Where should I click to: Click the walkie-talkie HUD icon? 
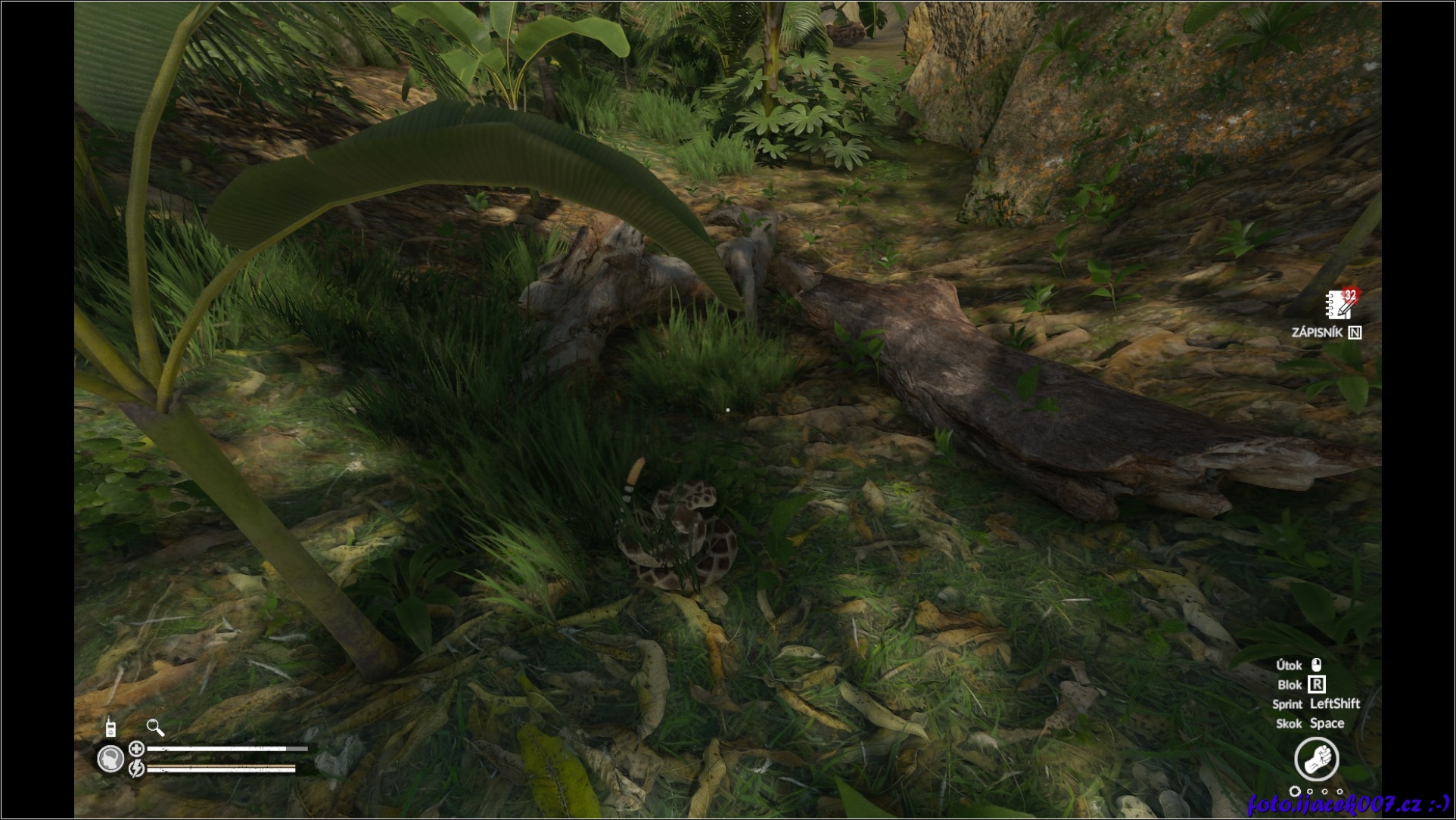[110, 727]
